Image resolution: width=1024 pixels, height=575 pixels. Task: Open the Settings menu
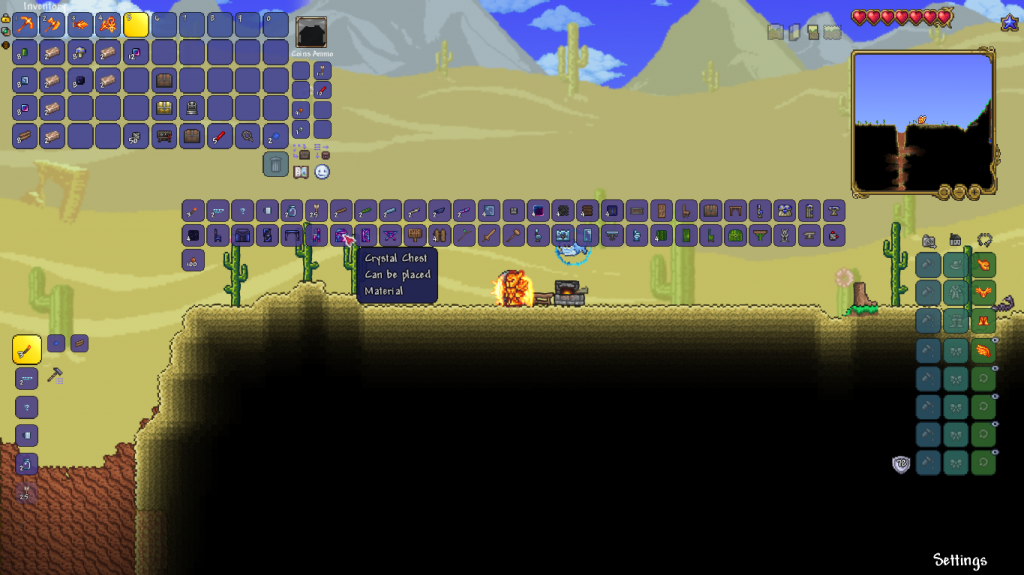pyautogui.click(x=959, y=560)
